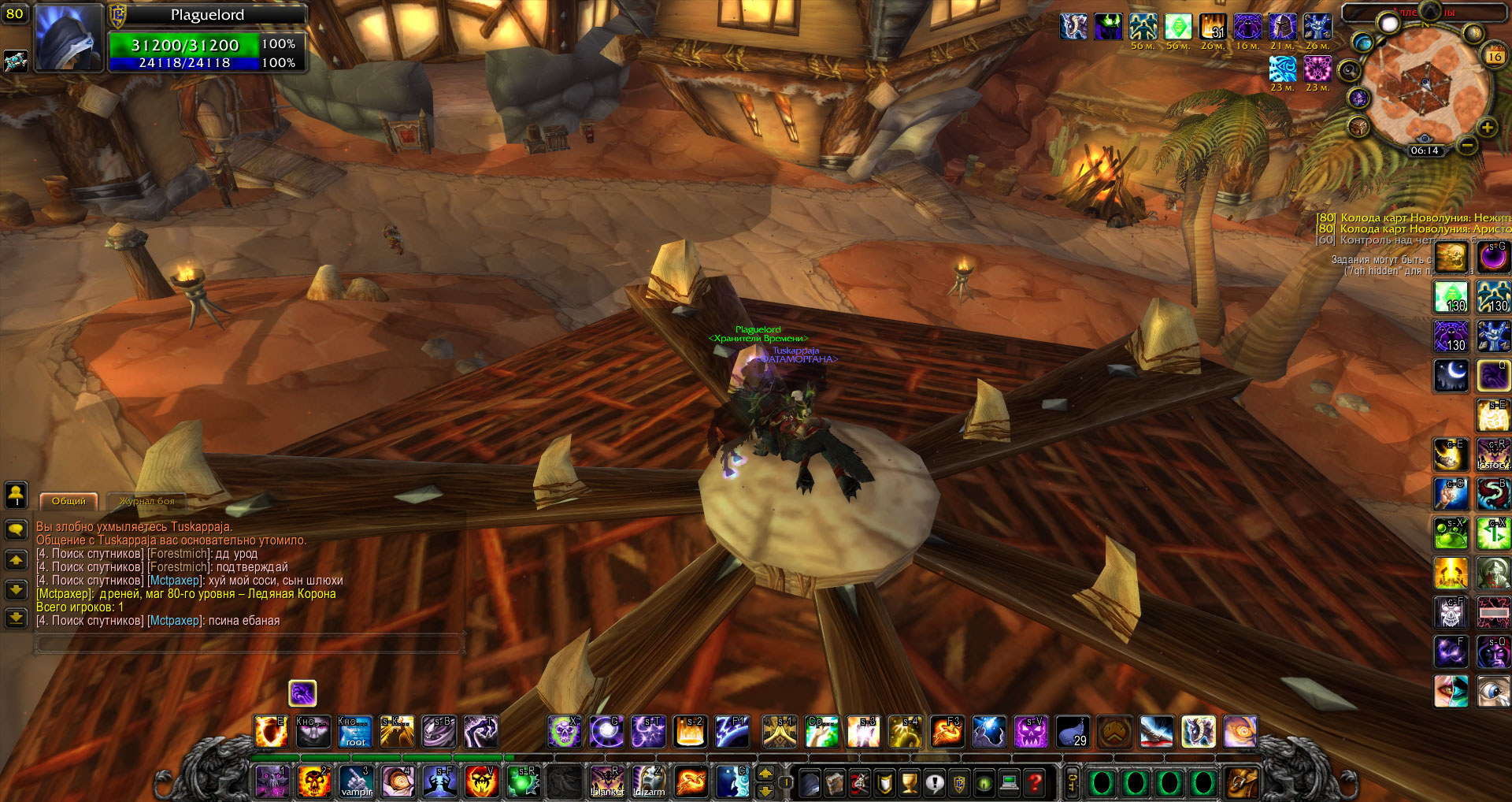Viewport: 1512px width, 802px height.
Task: Open the quest log exclamation mark button
Action: [935, 782]
